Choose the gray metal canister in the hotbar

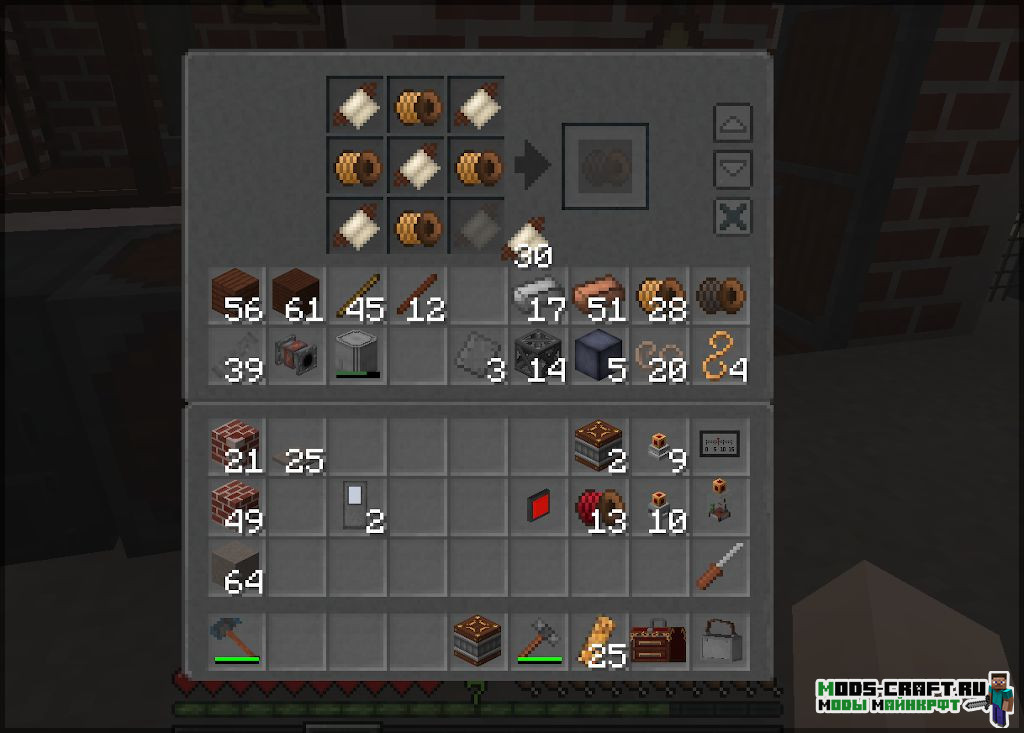[x=718, y=640]
